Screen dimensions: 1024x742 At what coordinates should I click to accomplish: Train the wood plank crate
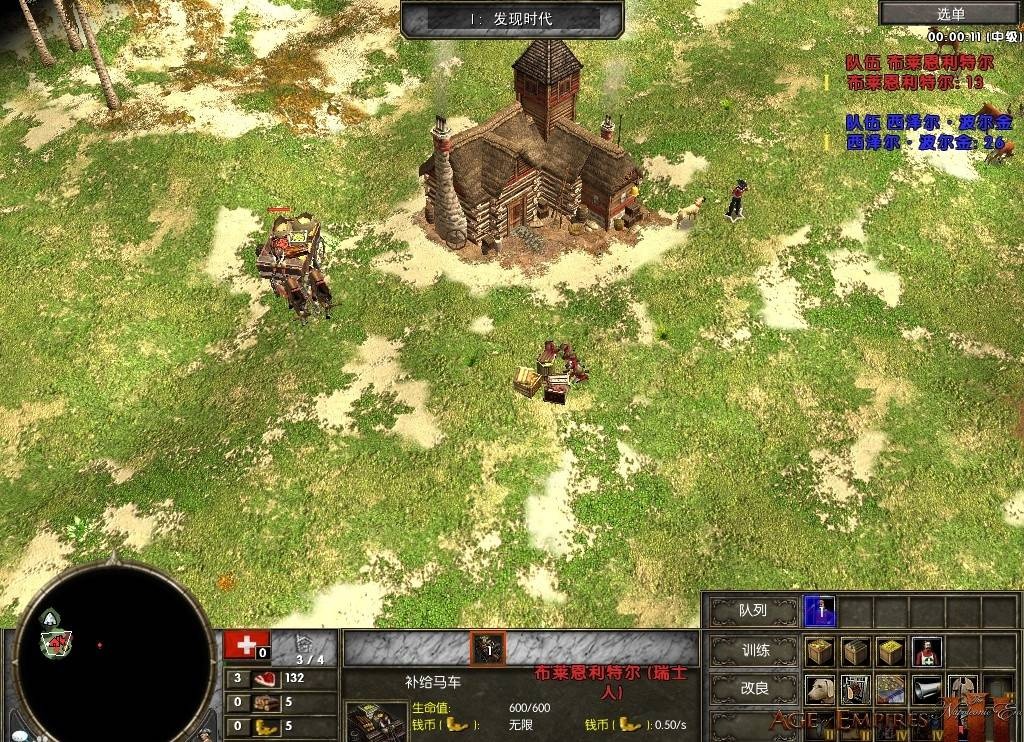point(855,652)
